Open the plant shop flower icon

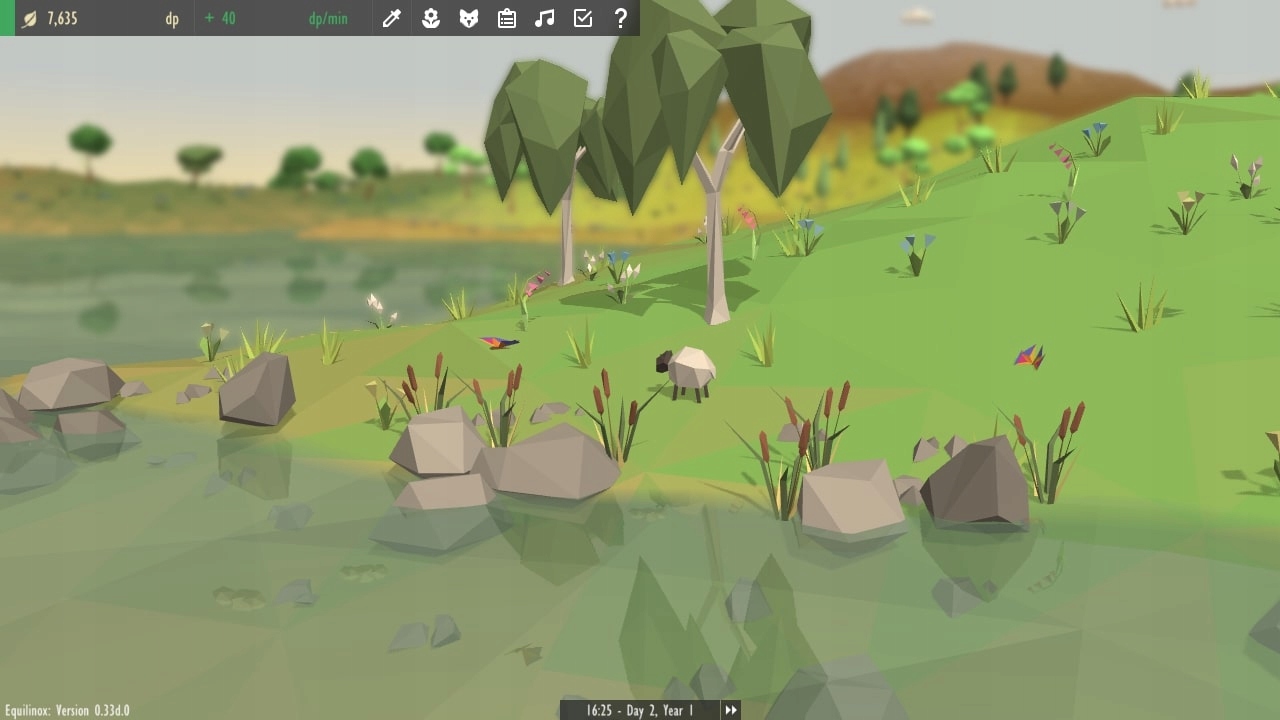pos(429,17)
